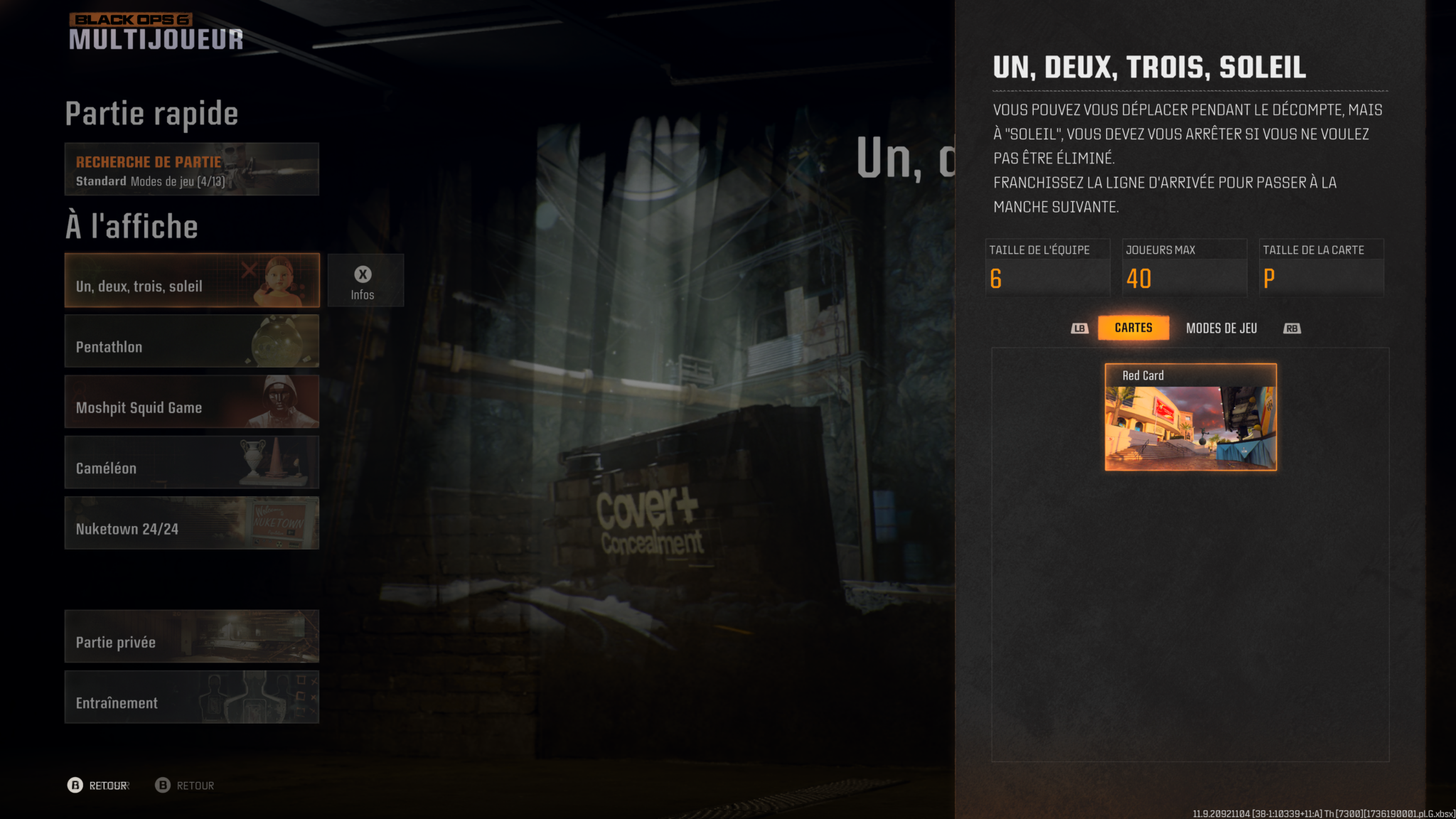1456x819 pixels.
Task: Open the Recherche de partie playlist
Action: [191, 169]
